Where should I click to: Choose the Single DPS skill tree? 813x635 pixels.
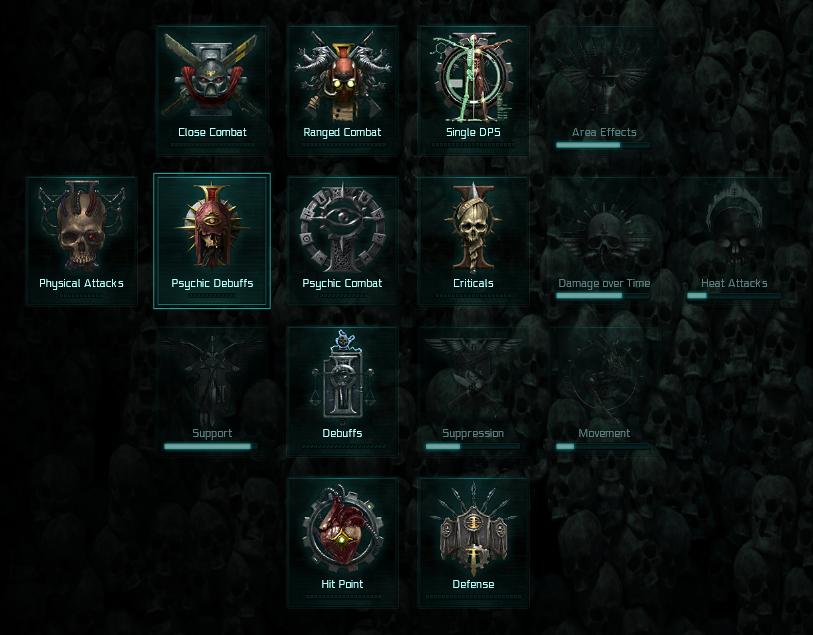tap(473, 90)
